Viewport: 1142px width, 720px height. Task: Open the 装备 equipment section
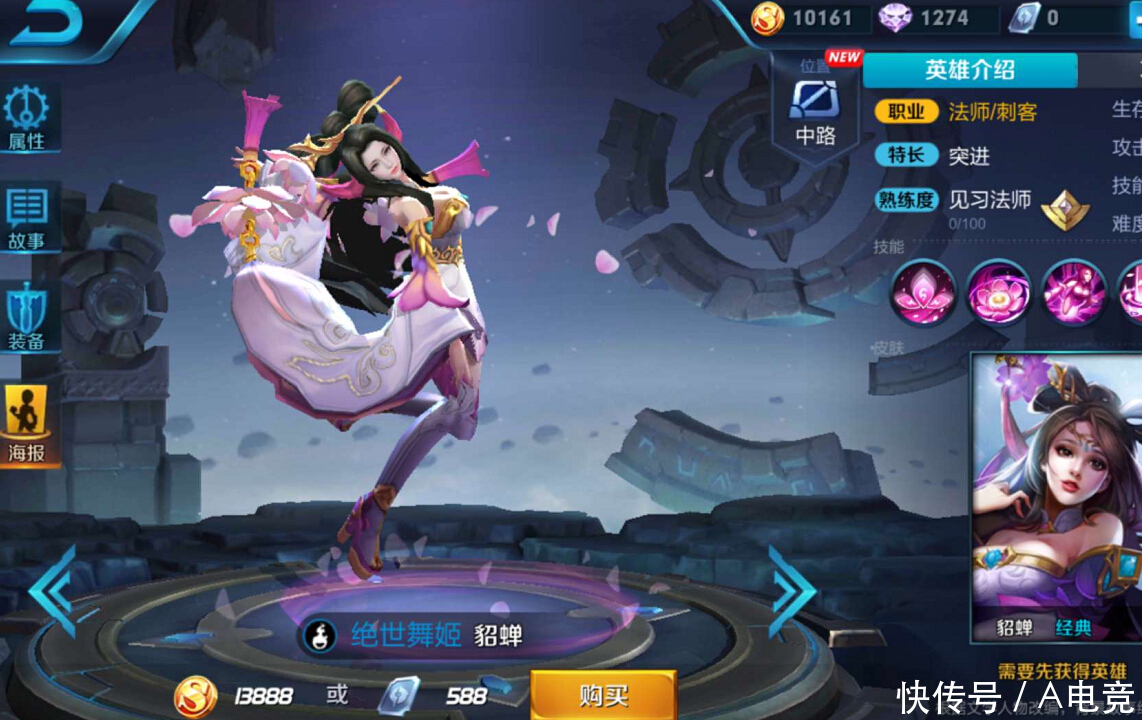tap(28, 317)
